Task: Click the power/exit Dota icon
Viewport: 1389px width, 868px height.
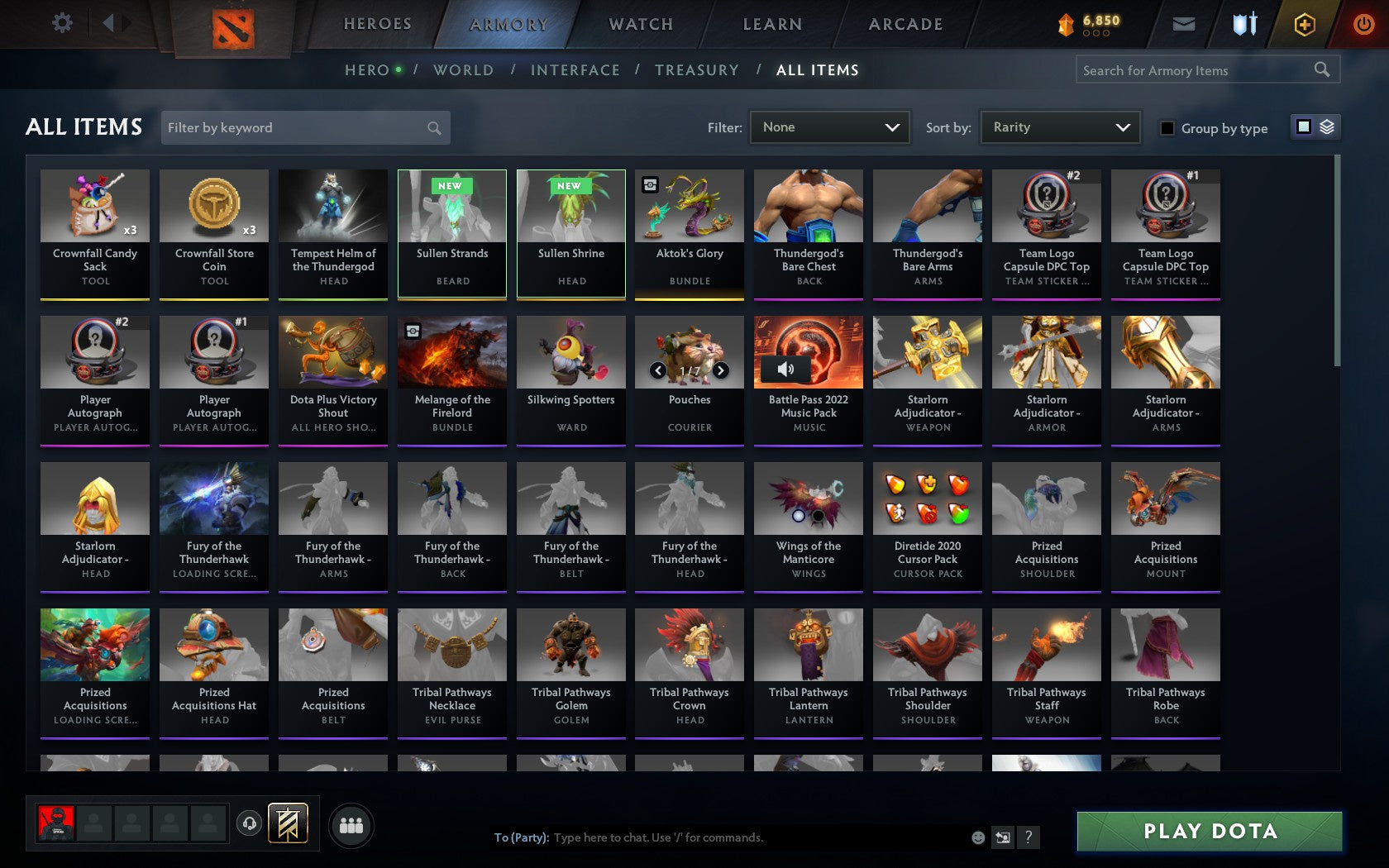Action: pos(1363,23)
